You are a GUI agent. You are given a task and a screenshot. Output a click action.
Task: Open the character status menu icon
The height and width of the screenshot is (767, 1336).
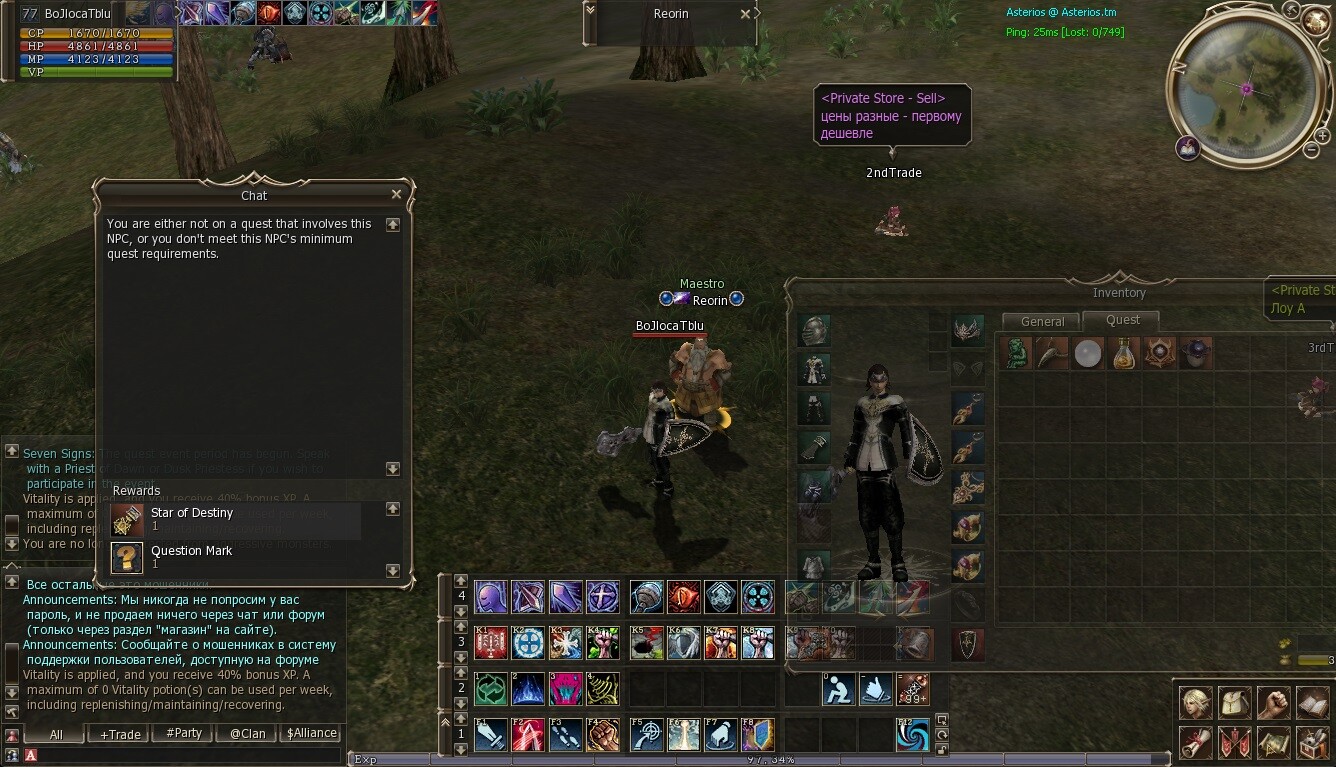[x=1196, y=702]
